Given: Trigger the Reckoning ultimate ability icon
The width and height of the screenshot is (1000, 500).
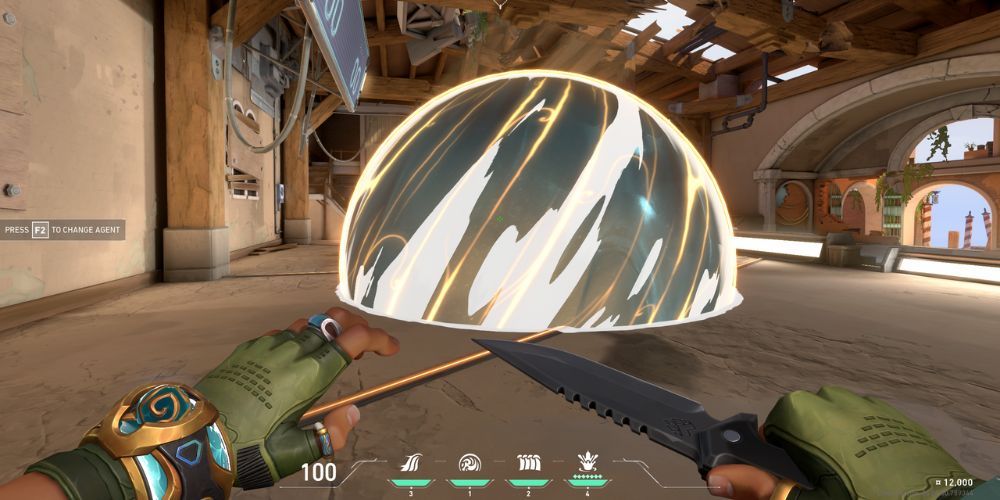Looking at the screenshot, I should [x=587, y=462].
